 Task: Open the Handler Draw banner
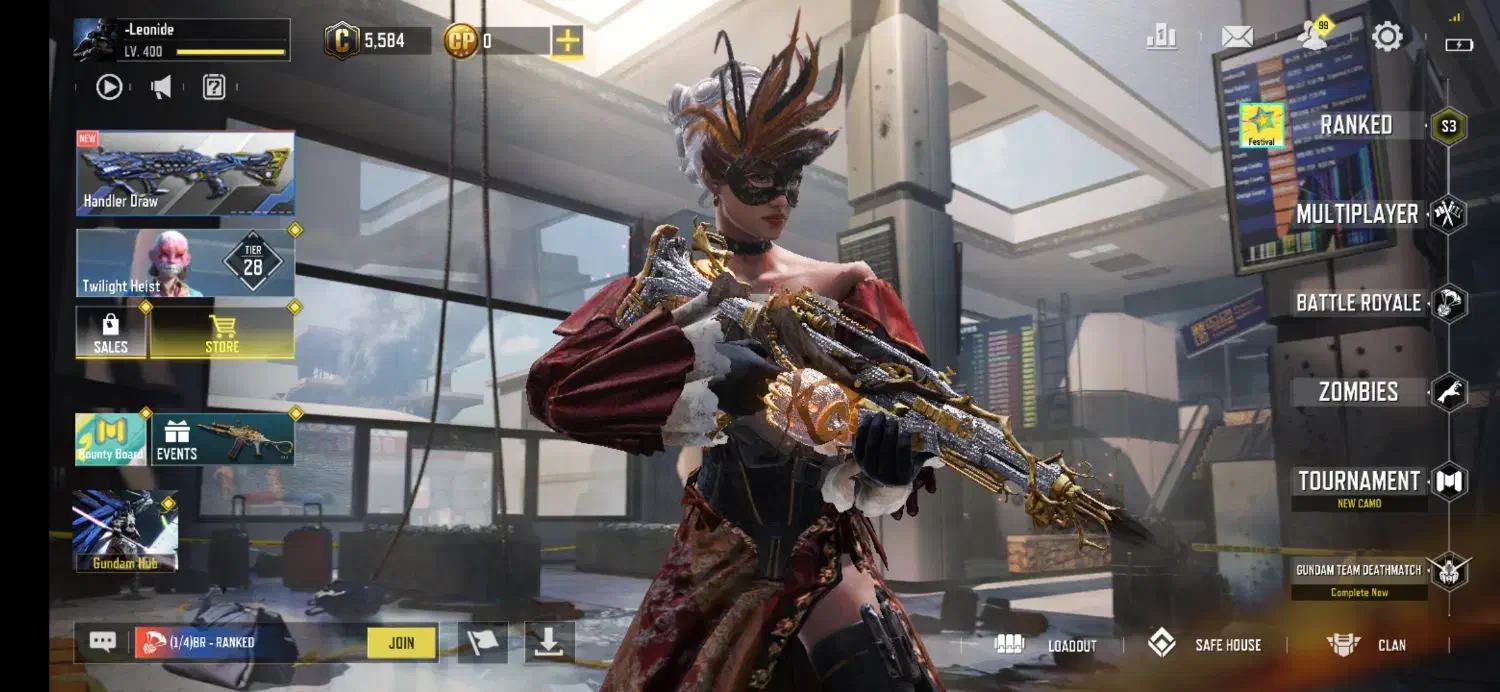coord(185,173)
